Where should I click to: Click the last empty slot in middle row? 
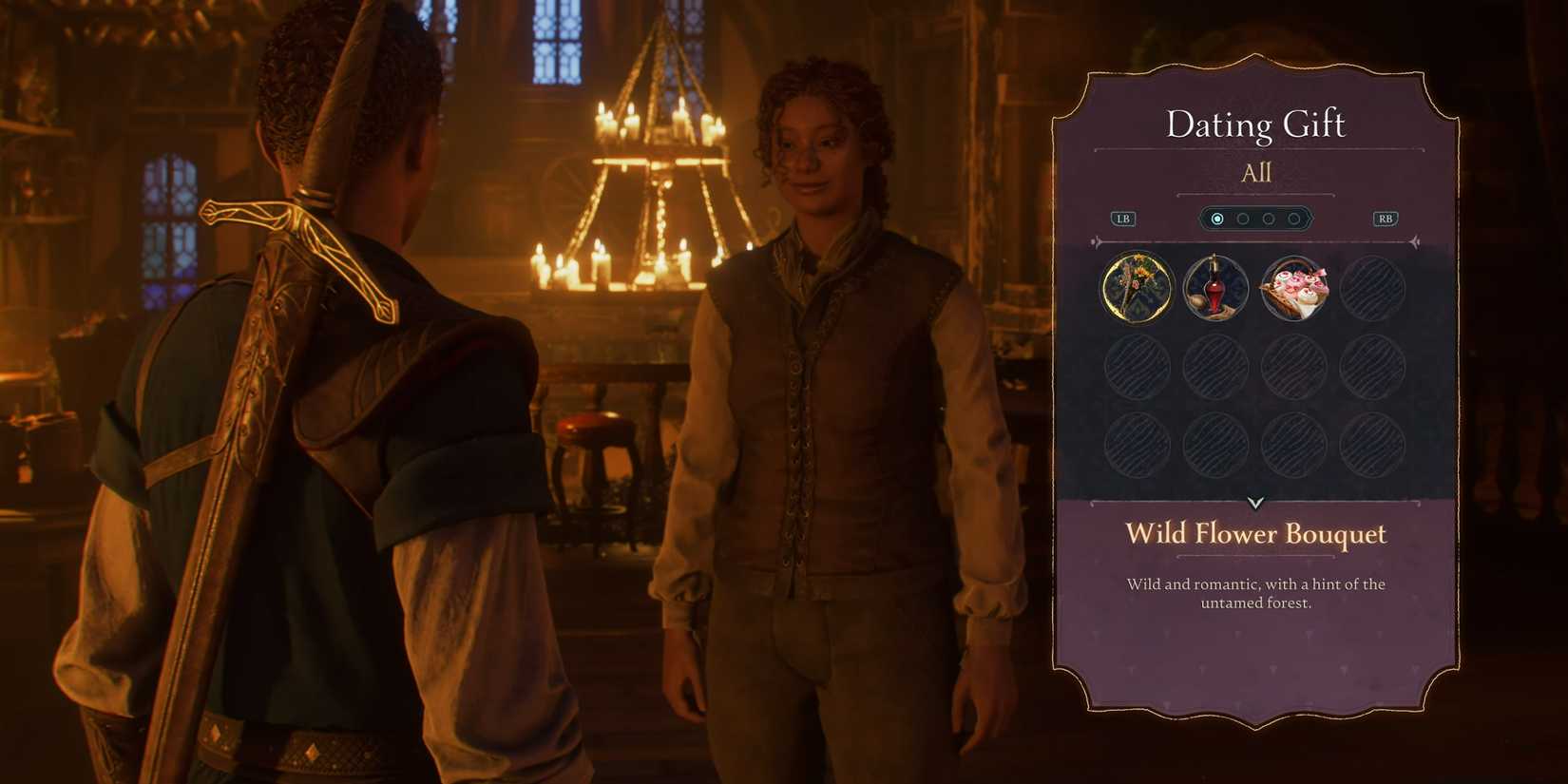(1370, 366)
